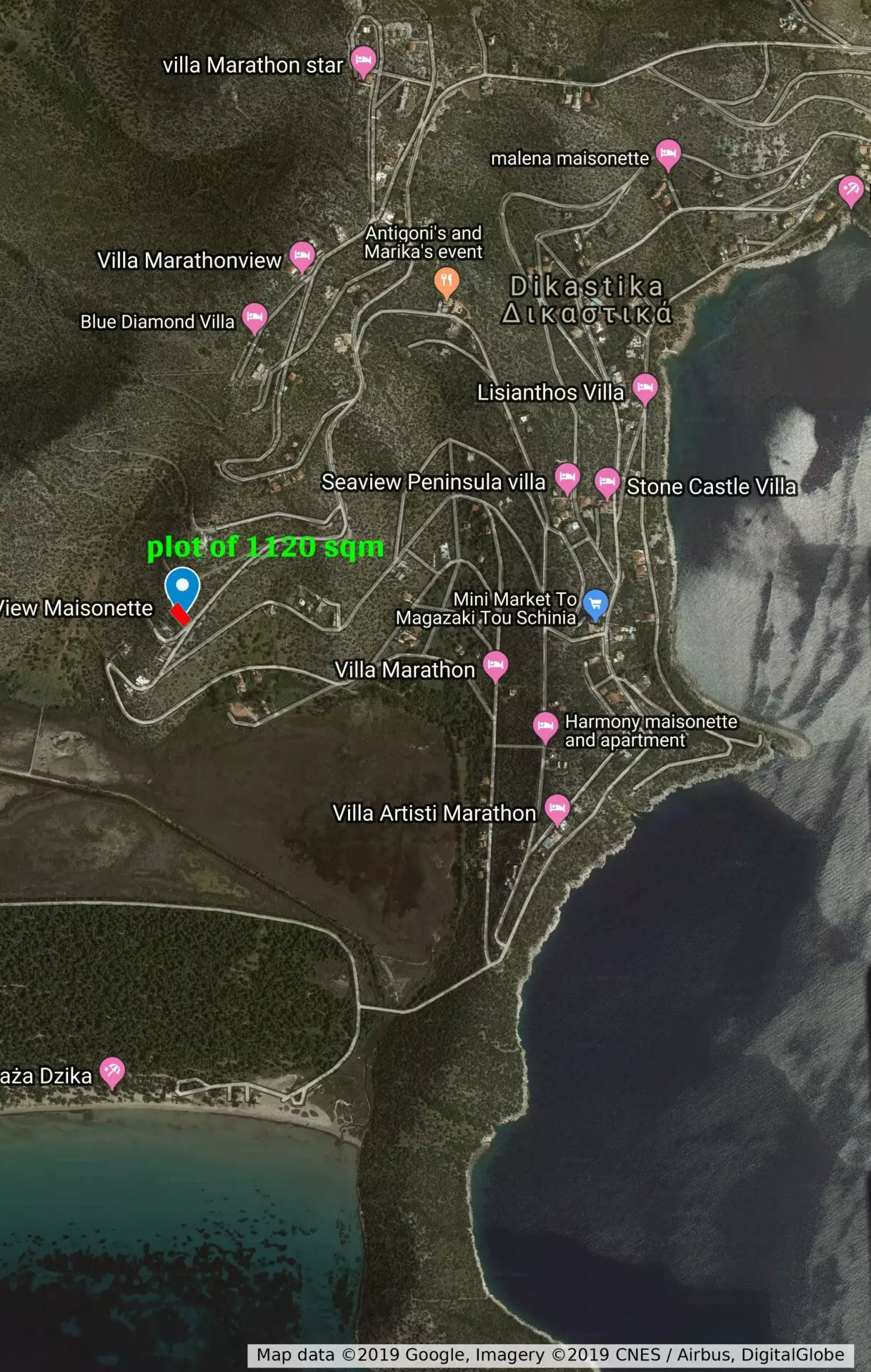Open the Villa Marathonview map pin
Image resolution: width=871 pixels, height=1372 pixels.
coord(302,256)
